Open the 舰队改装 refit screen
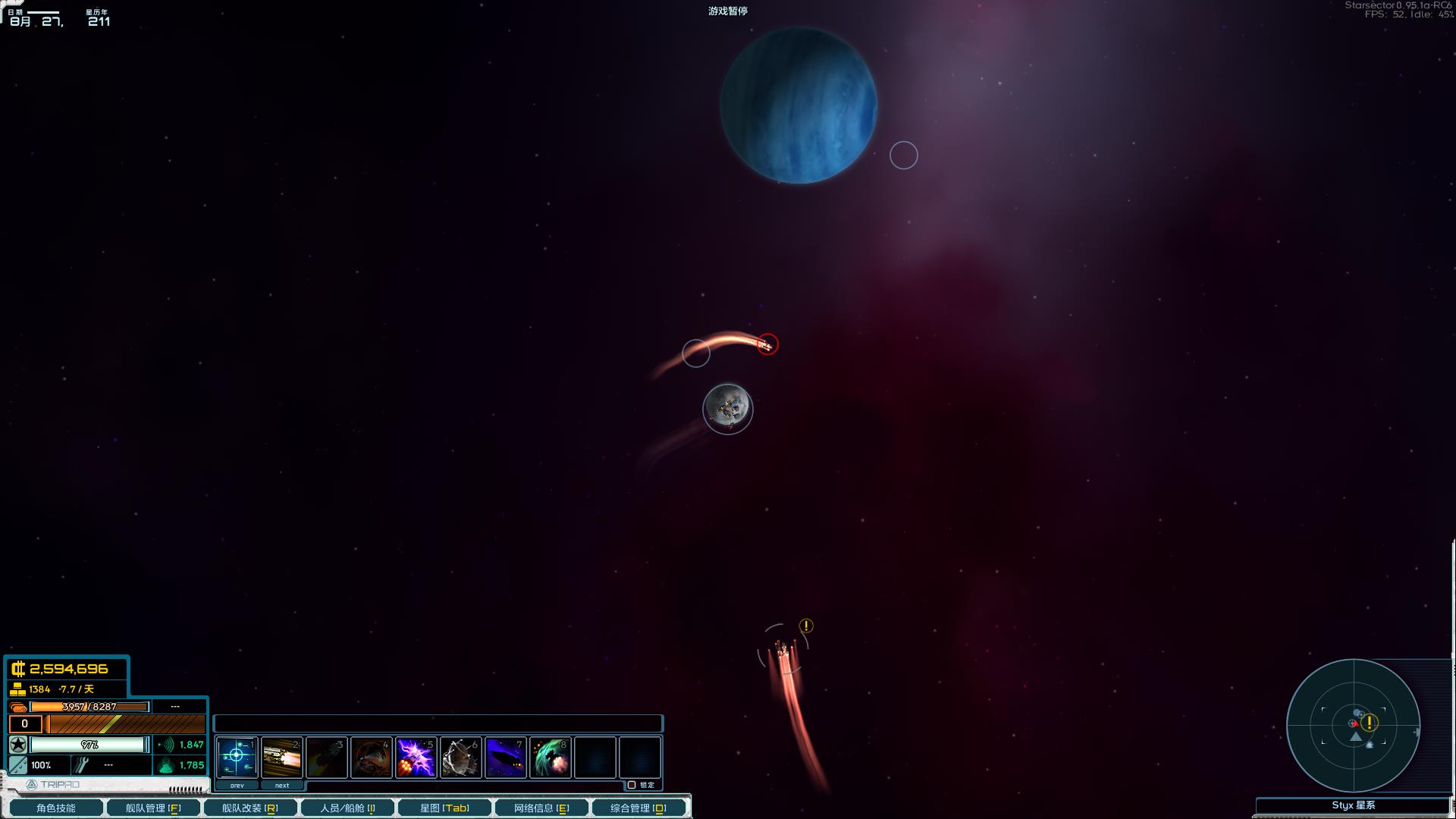This screenshot has width=1456, height=819. coord(249,808)
